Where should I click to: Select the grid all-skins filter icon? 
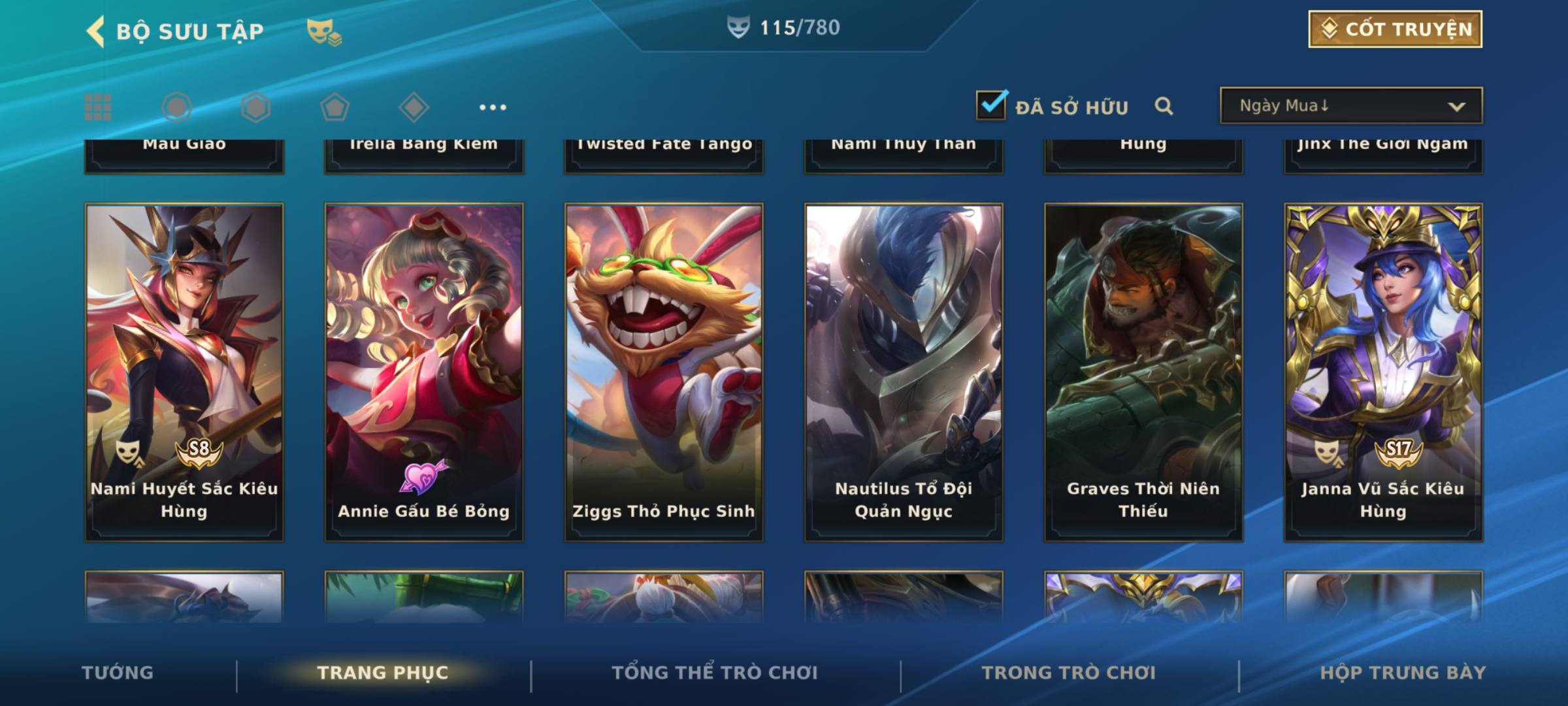pyautogui.click(x=98, y=107)
